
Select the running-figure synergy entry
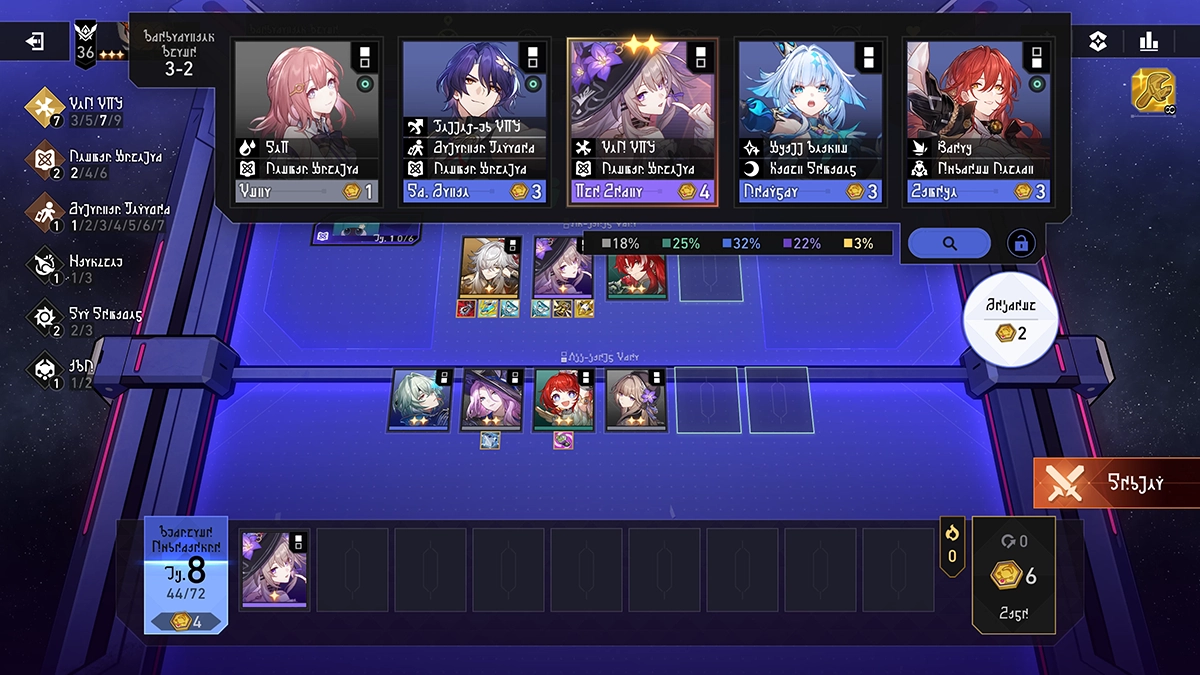[44, 214]
